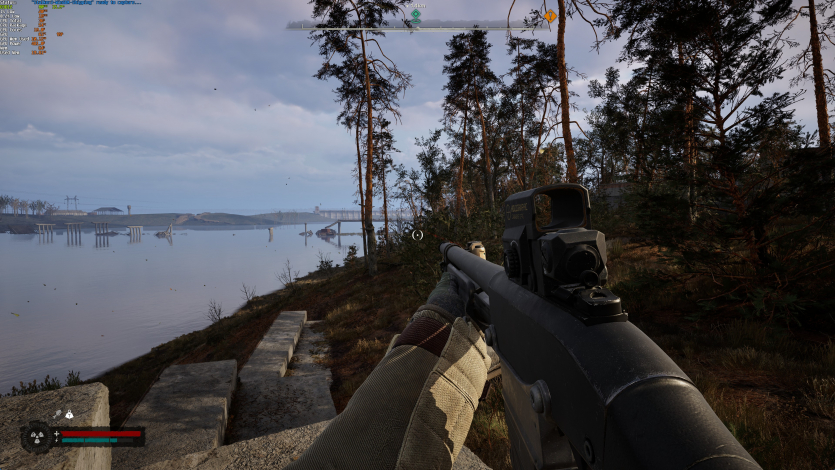Screen dimensions: 835x470
Task: Select the orange quest marker on the compass
Action: click(x=549, y=16)
